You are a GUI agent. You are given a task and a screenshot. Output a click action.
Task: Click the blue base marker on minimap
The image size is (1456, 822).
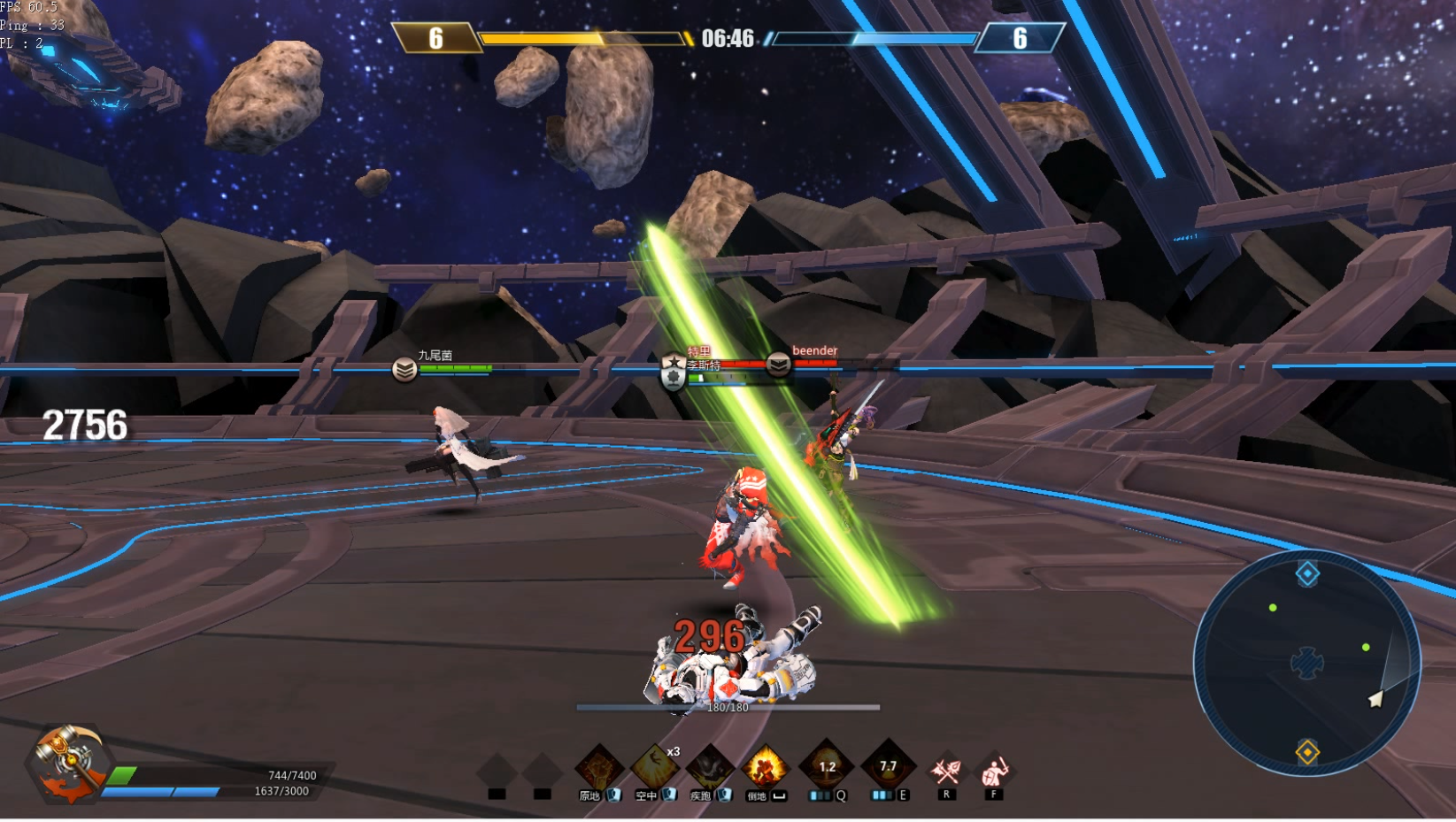1307,573
